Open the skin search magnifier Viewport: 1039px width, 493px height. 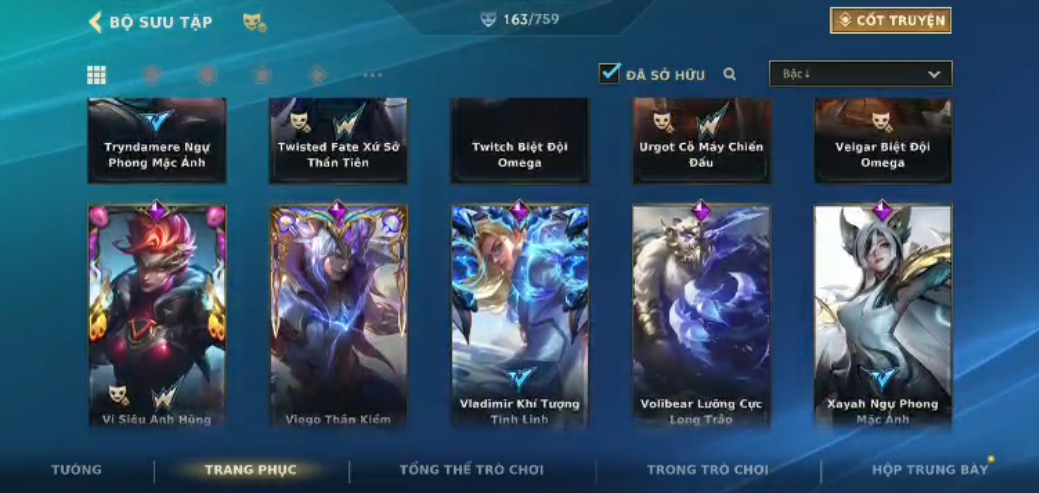click(x=730, y=74)
